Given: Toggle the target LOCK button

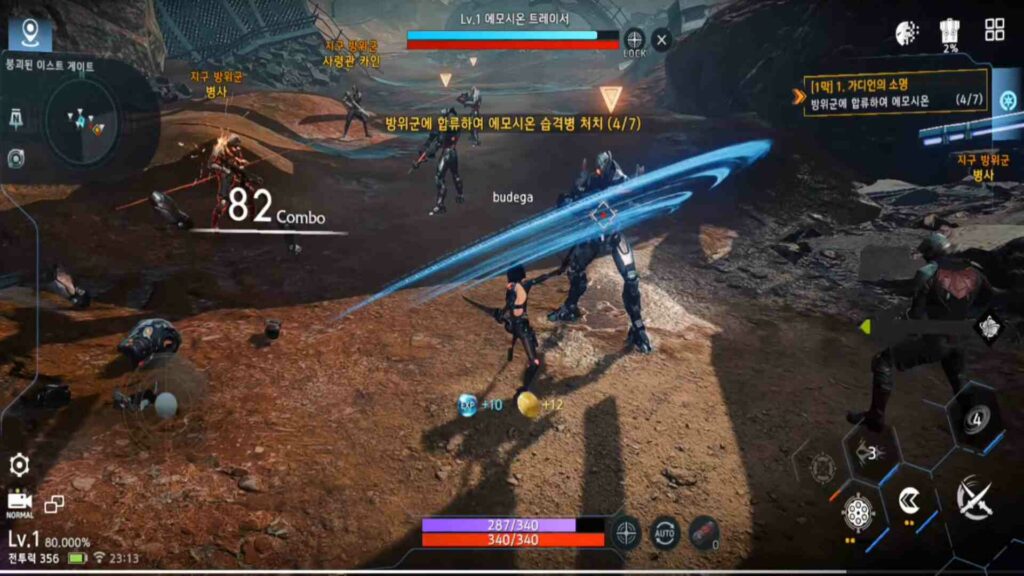Looking at the screenshot, I should 634,40.
